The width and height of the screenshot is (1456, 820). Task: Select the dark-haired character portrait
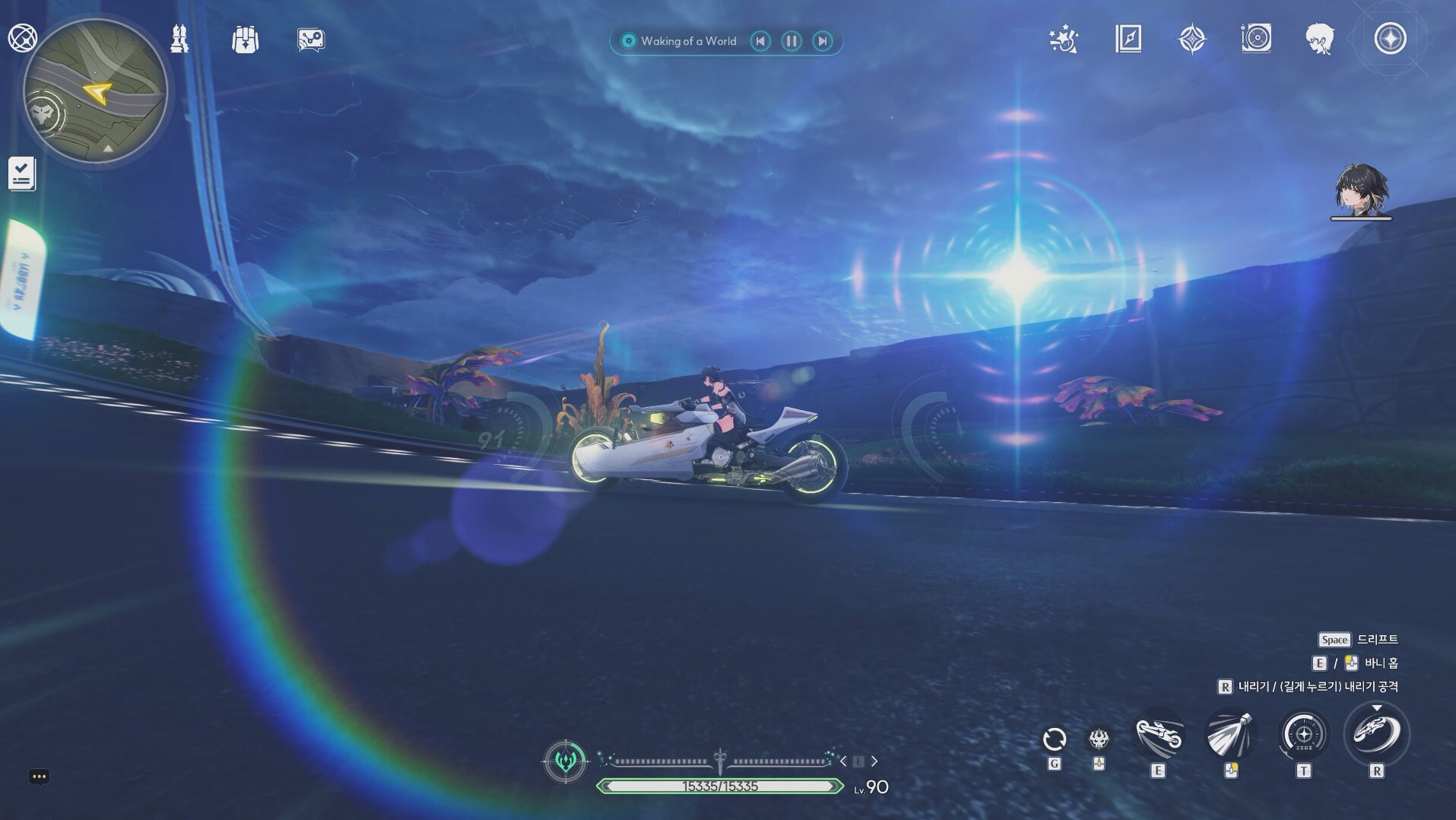[1360, 189]
